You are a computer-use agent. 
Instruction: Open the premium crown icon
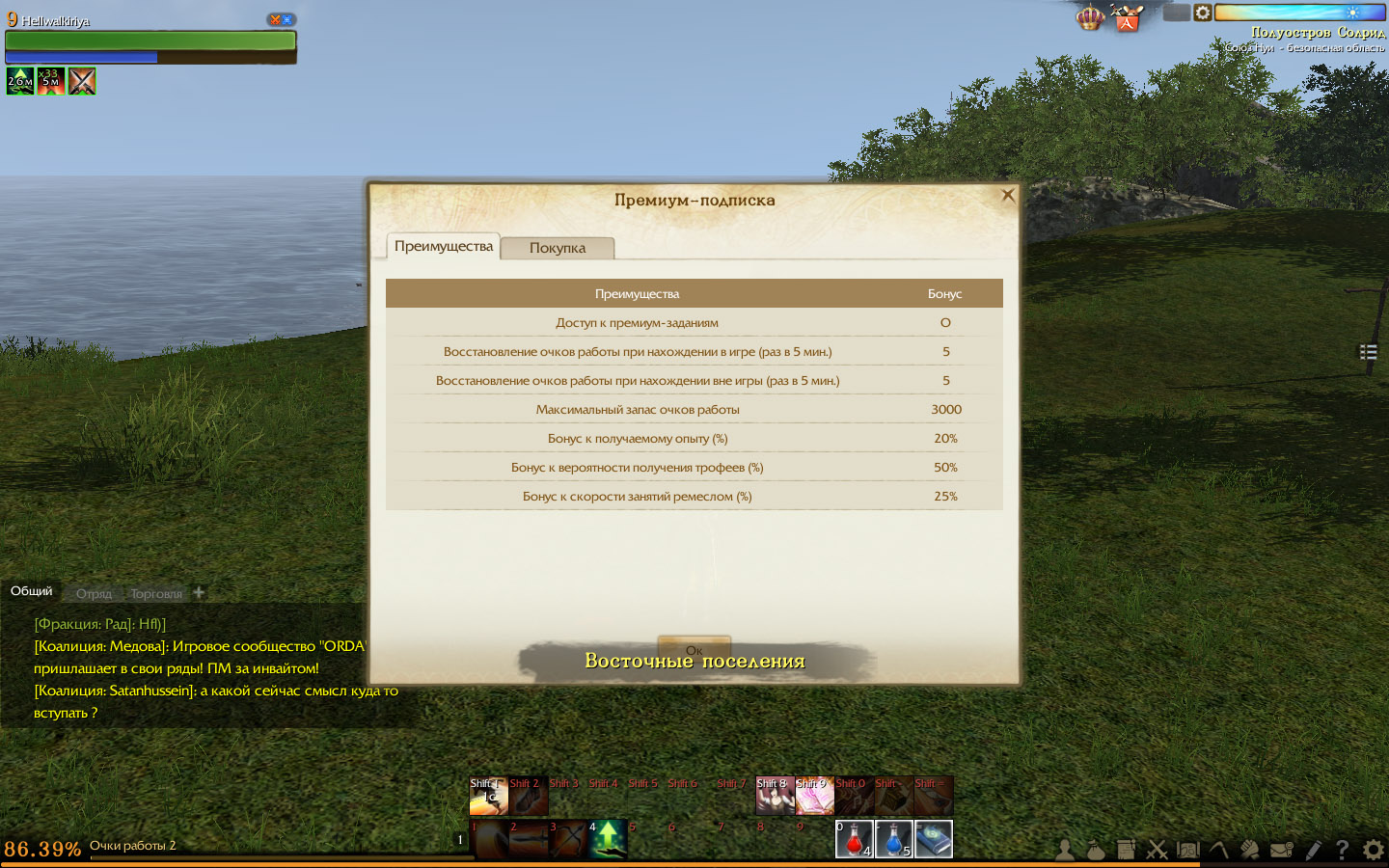[x=1090, y=17]
